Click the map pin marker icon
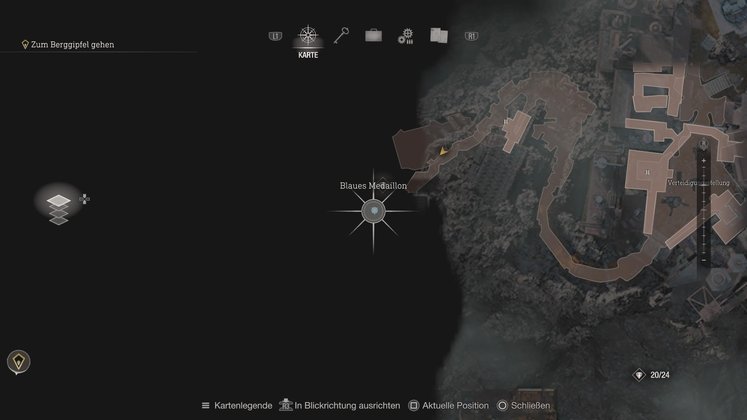Image resolution: width=747 pixels, height=420 pixels. coord(19,361)
